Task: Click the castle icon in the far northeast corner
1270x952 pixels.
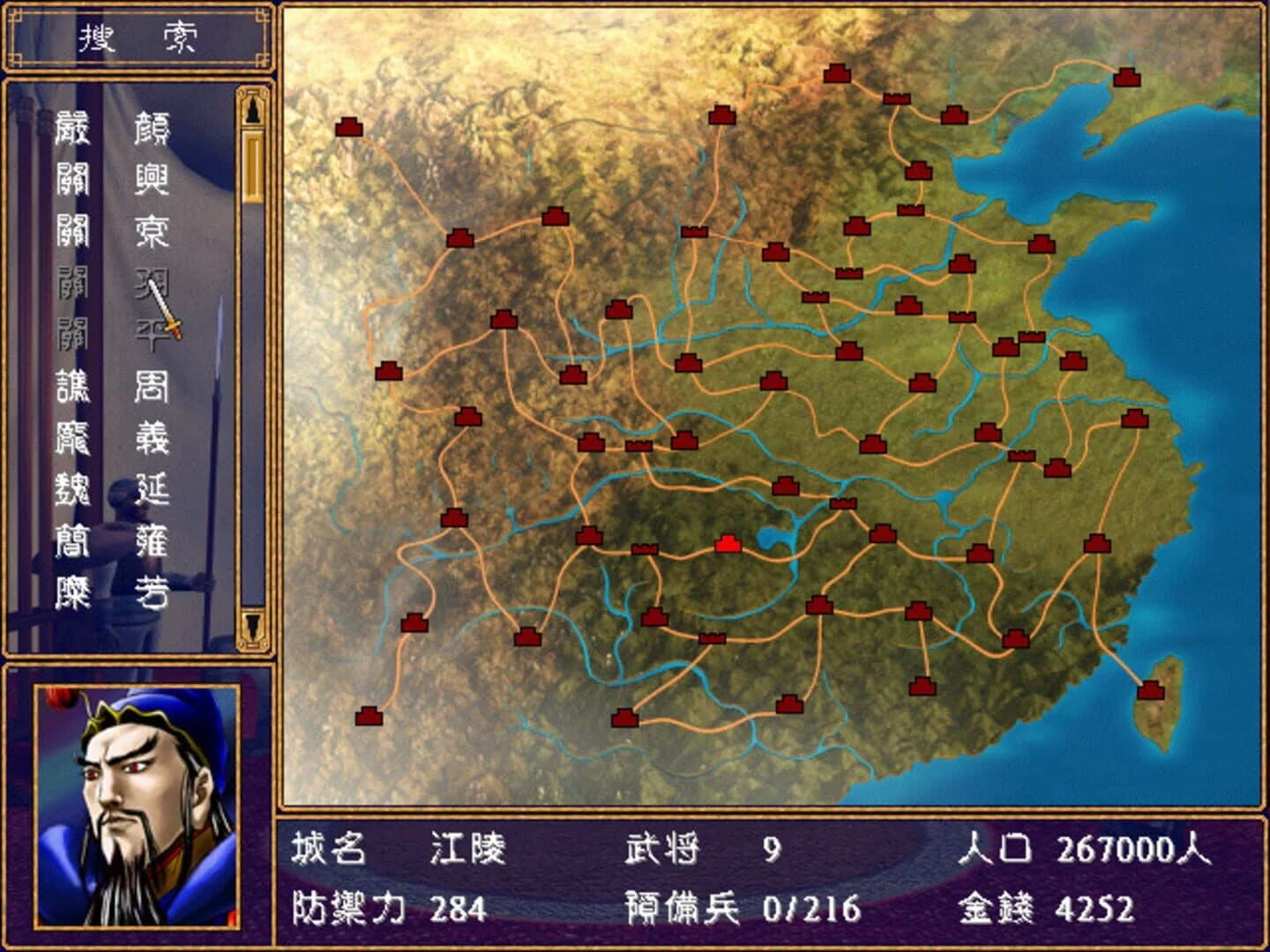Action: point(1126,78)
